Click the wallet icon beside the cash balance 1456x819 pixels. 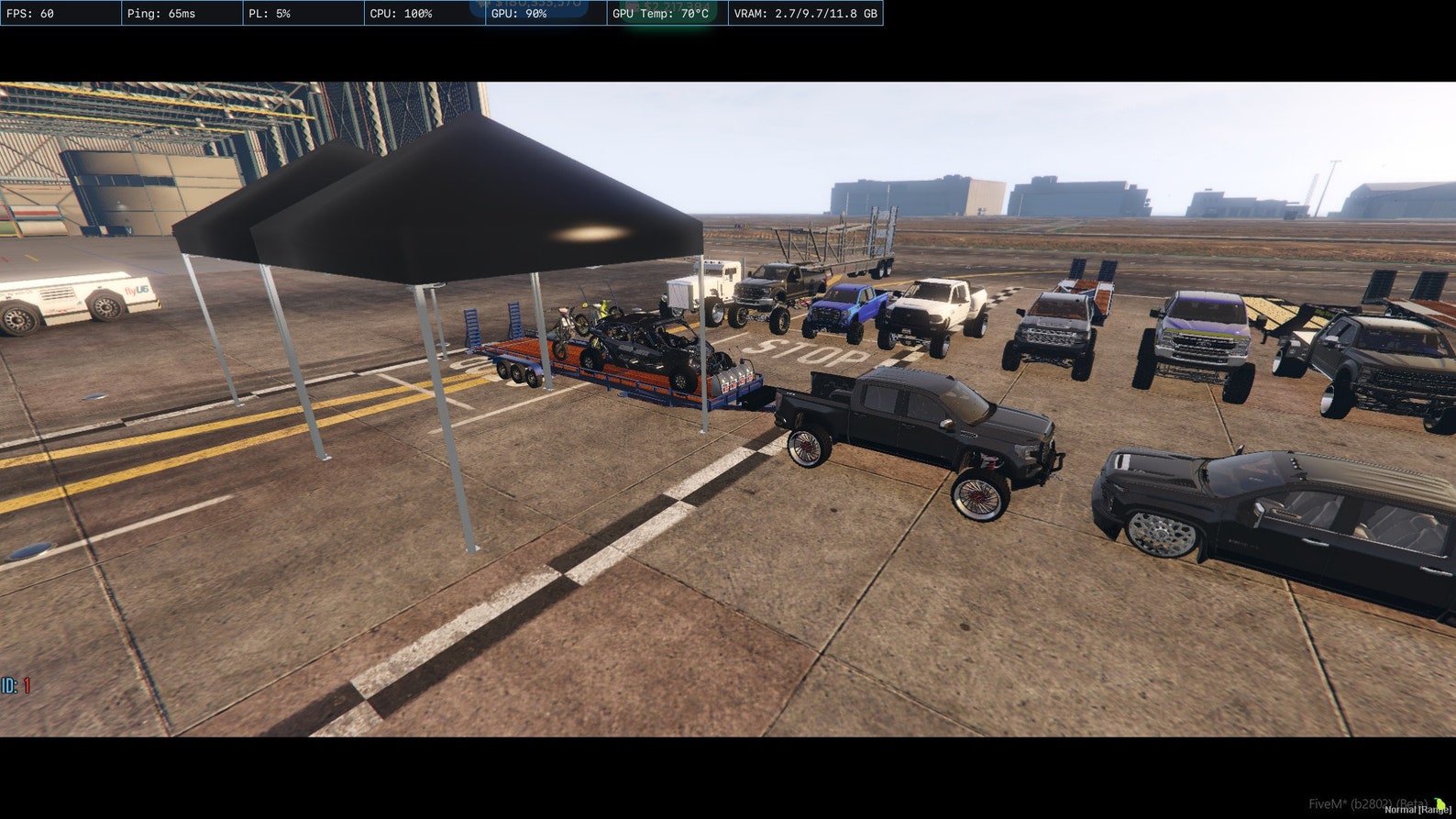[483, 4]
